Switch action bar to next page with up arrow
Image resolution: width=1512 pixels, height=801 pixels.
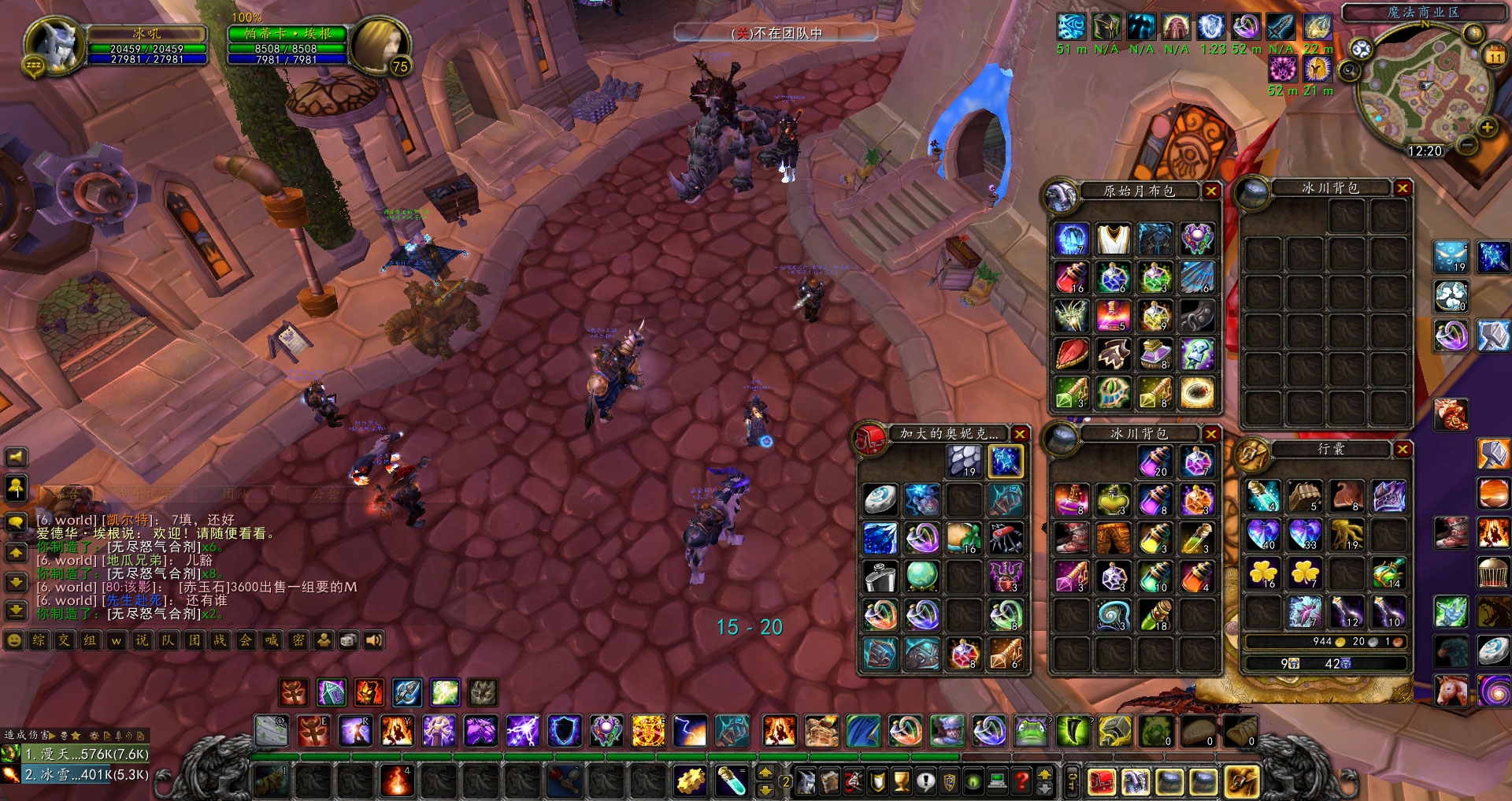coord(1044,773)
